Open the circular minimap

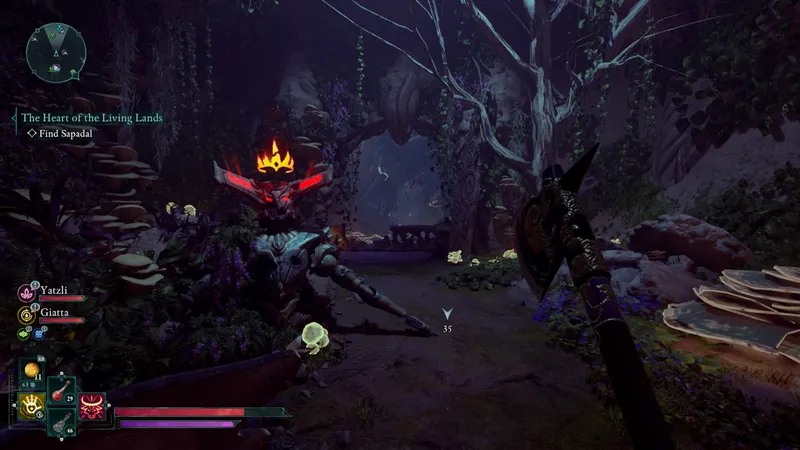pyautogui.click(x=56, y=52)
